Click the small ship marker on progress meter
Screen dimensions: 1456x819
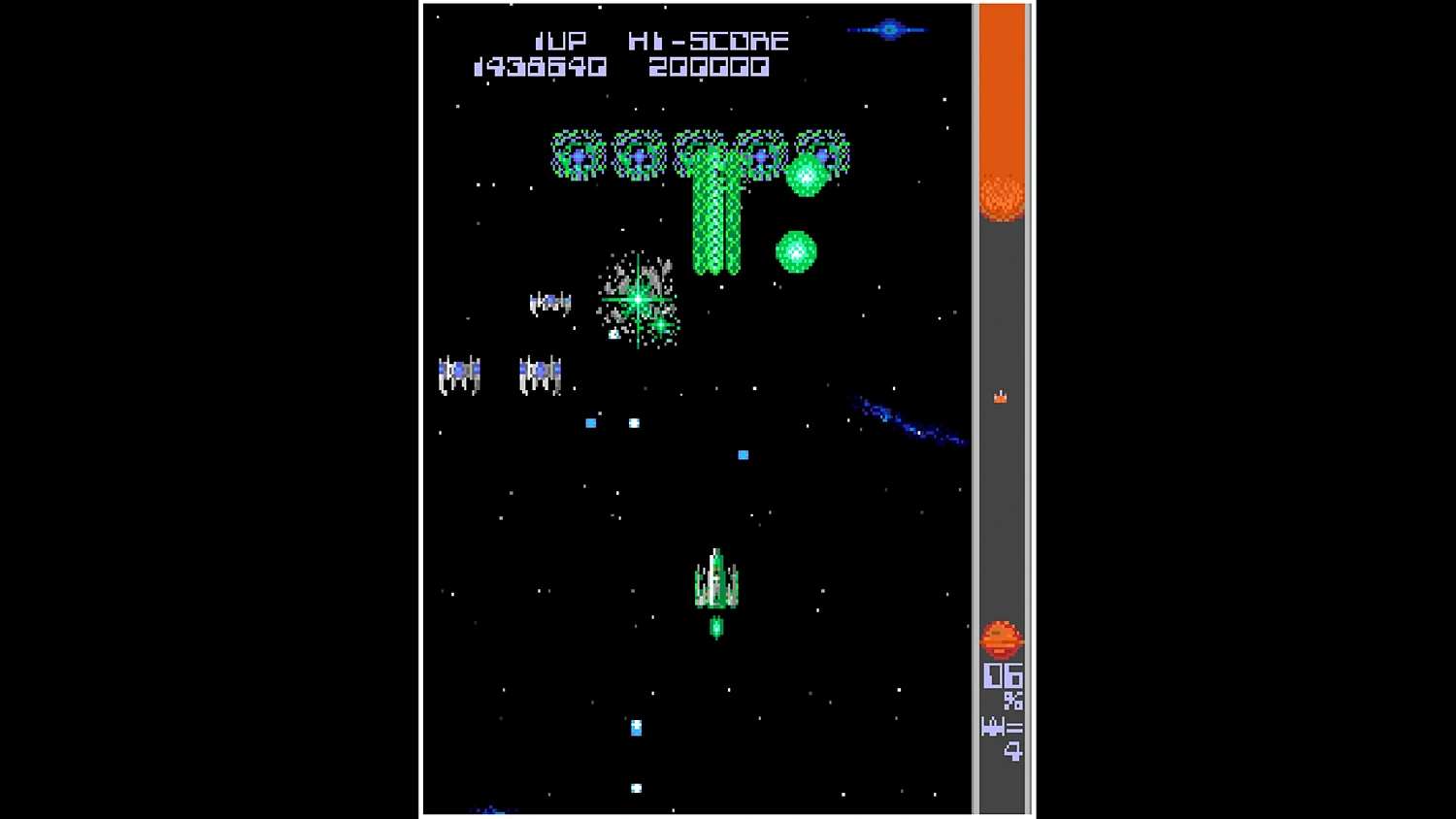click(x=1000, y=396)
